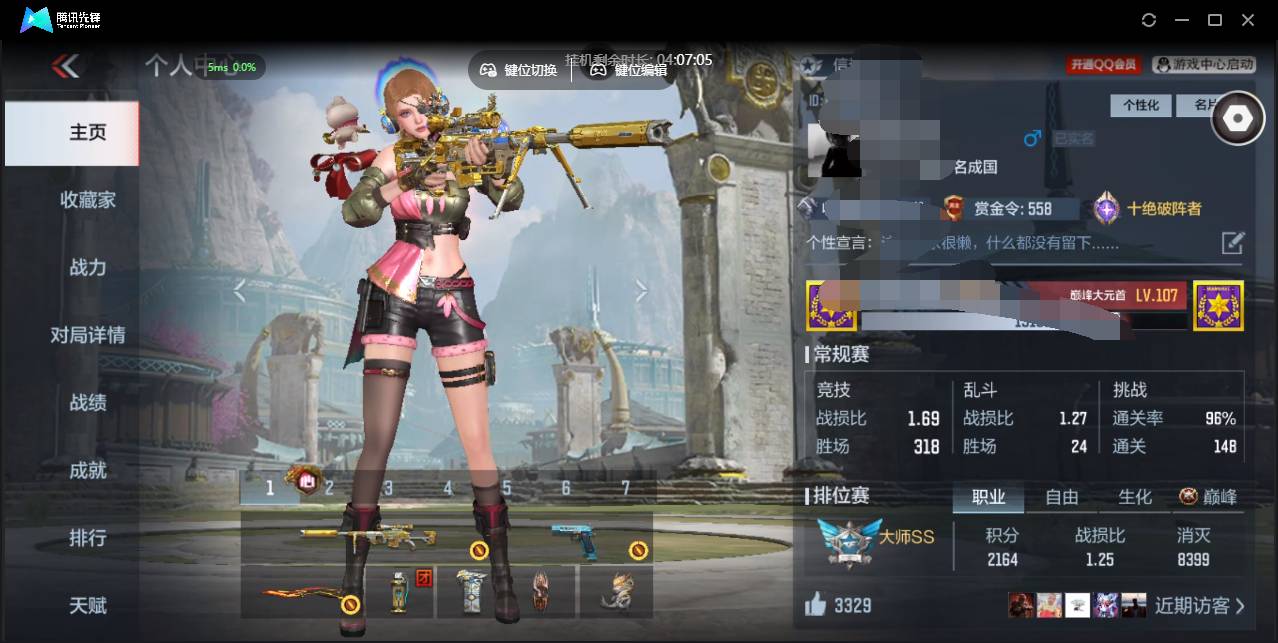Open the 个性化 personalization button
This screenshot has height=643, width=1278.
pyautogui.click(x=1141, y=105)
